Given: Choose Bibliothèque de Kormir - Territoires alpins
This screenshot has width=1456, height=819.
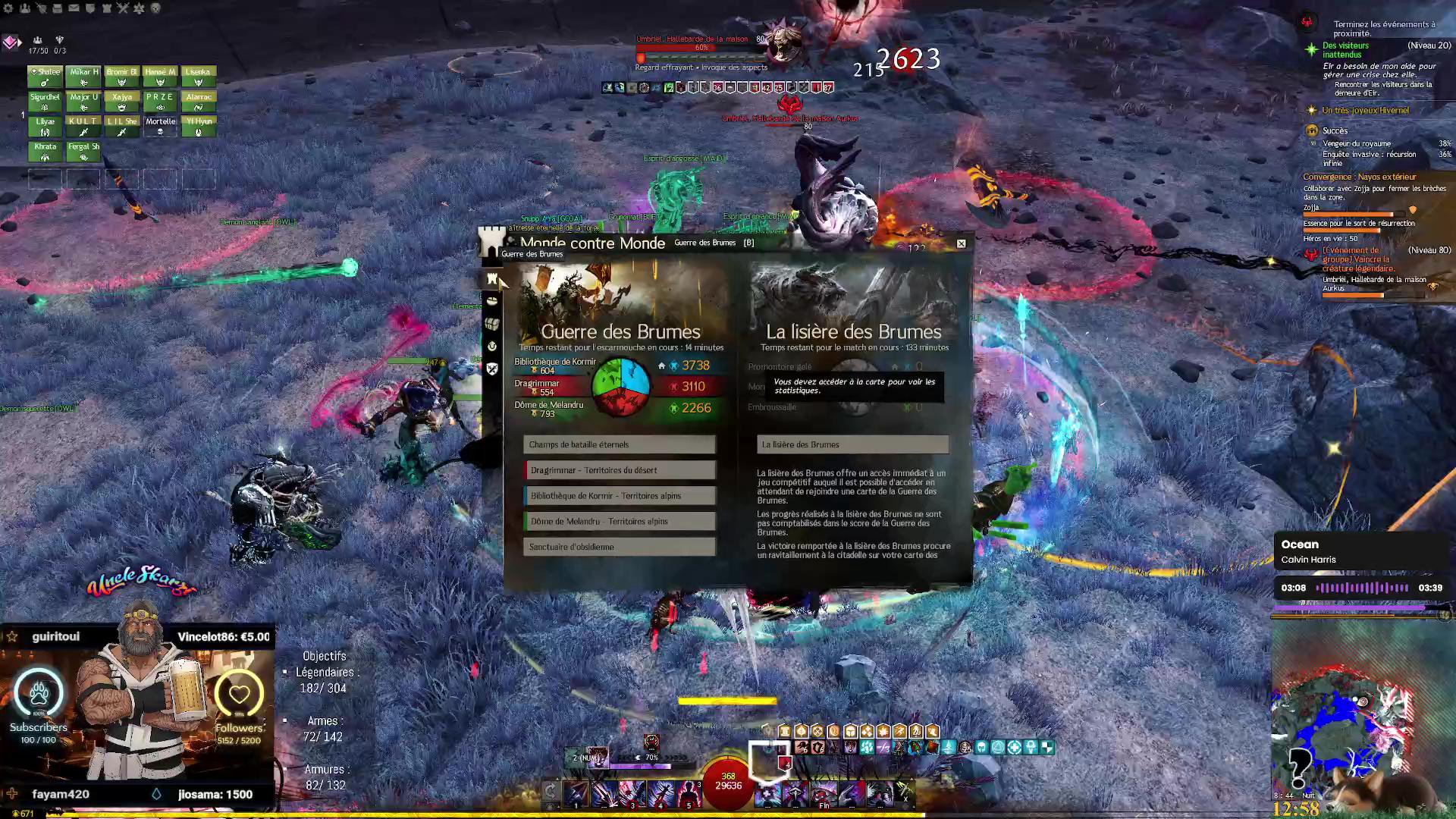Looking at the screenshot, I should 619,496.
